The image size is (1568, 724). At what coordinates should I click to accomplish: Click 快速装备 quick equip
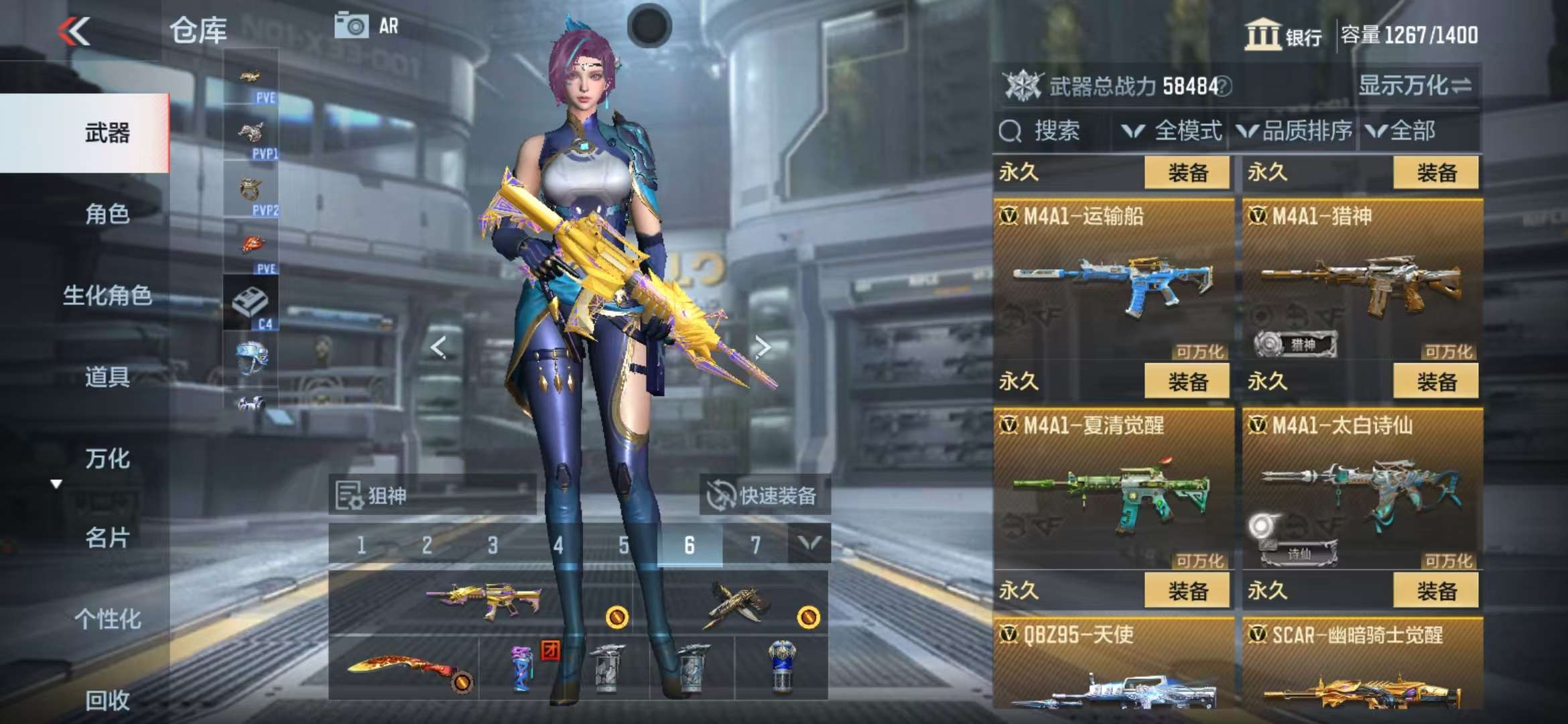point(764,496)
